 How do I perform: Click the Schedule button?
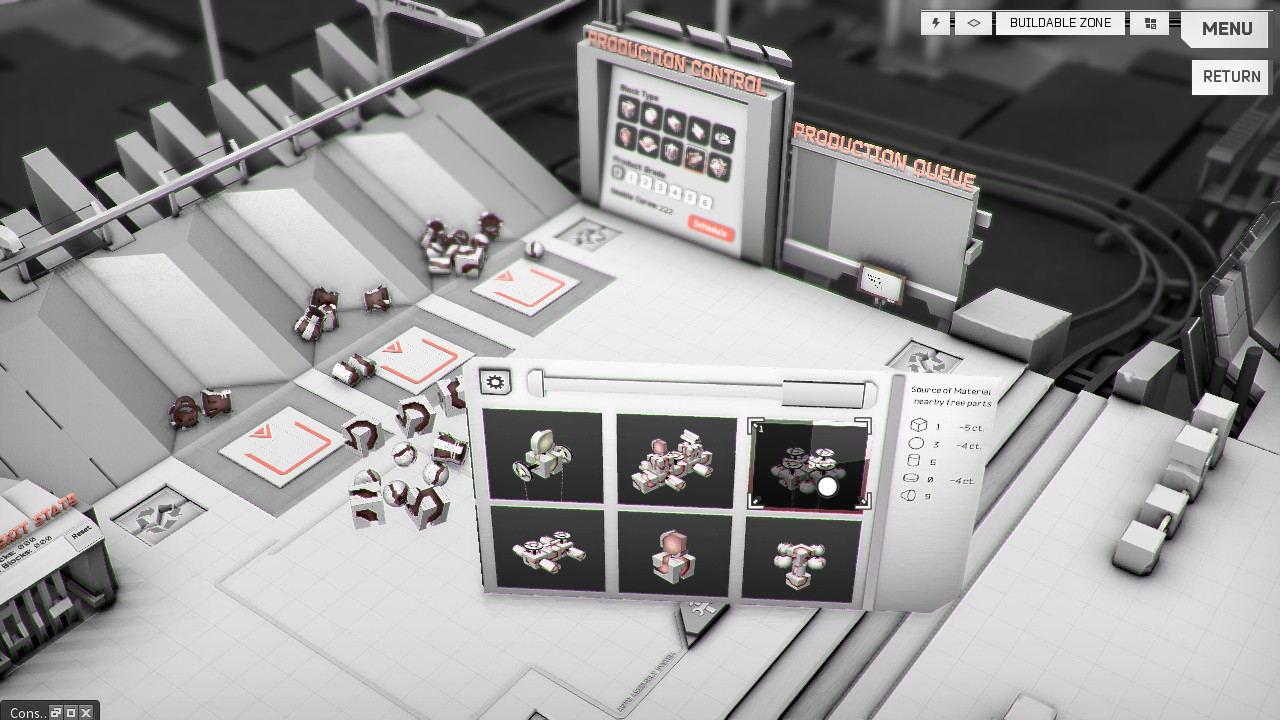click(712, 228)
